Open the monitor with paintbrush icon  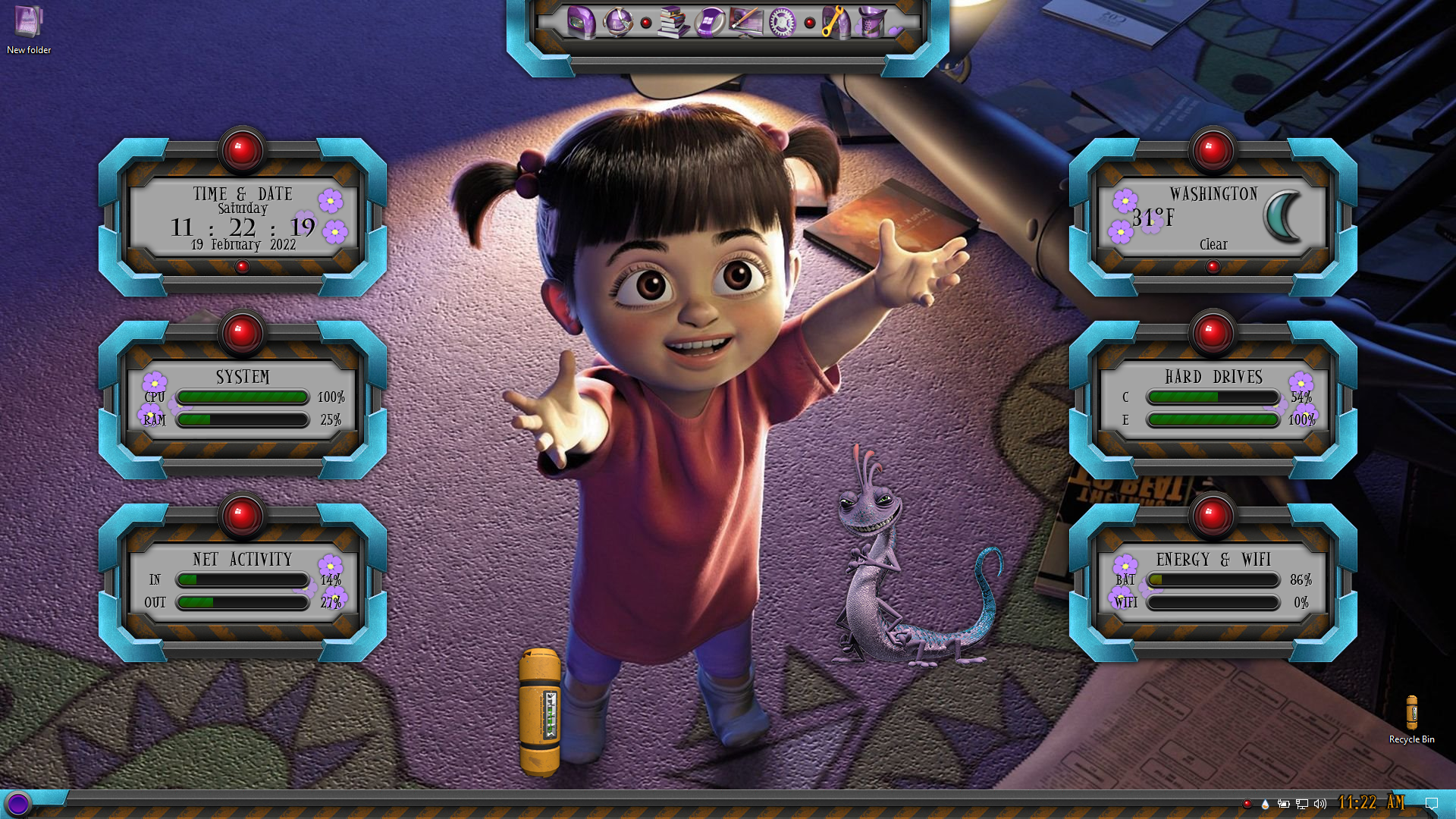pos(745,22)
